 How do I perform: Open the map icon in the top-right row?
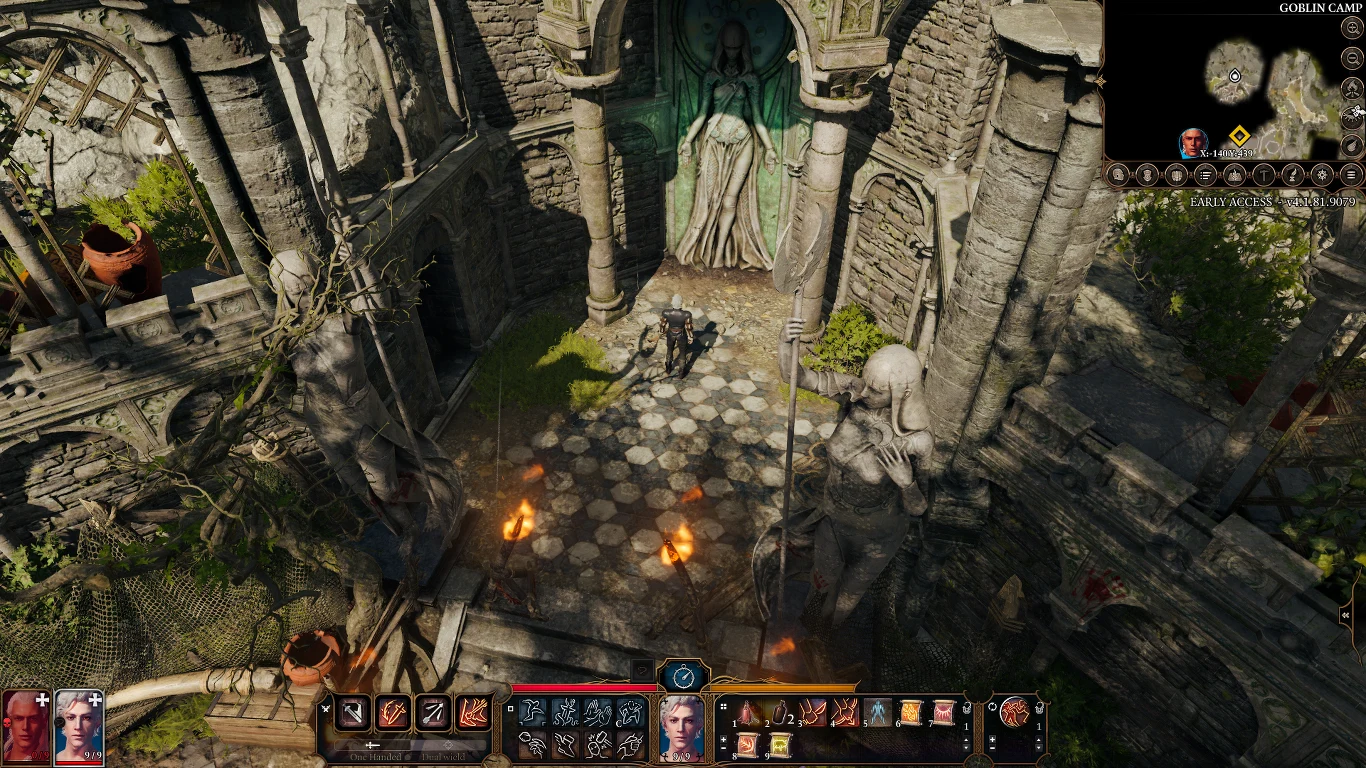coord(1235,174)
